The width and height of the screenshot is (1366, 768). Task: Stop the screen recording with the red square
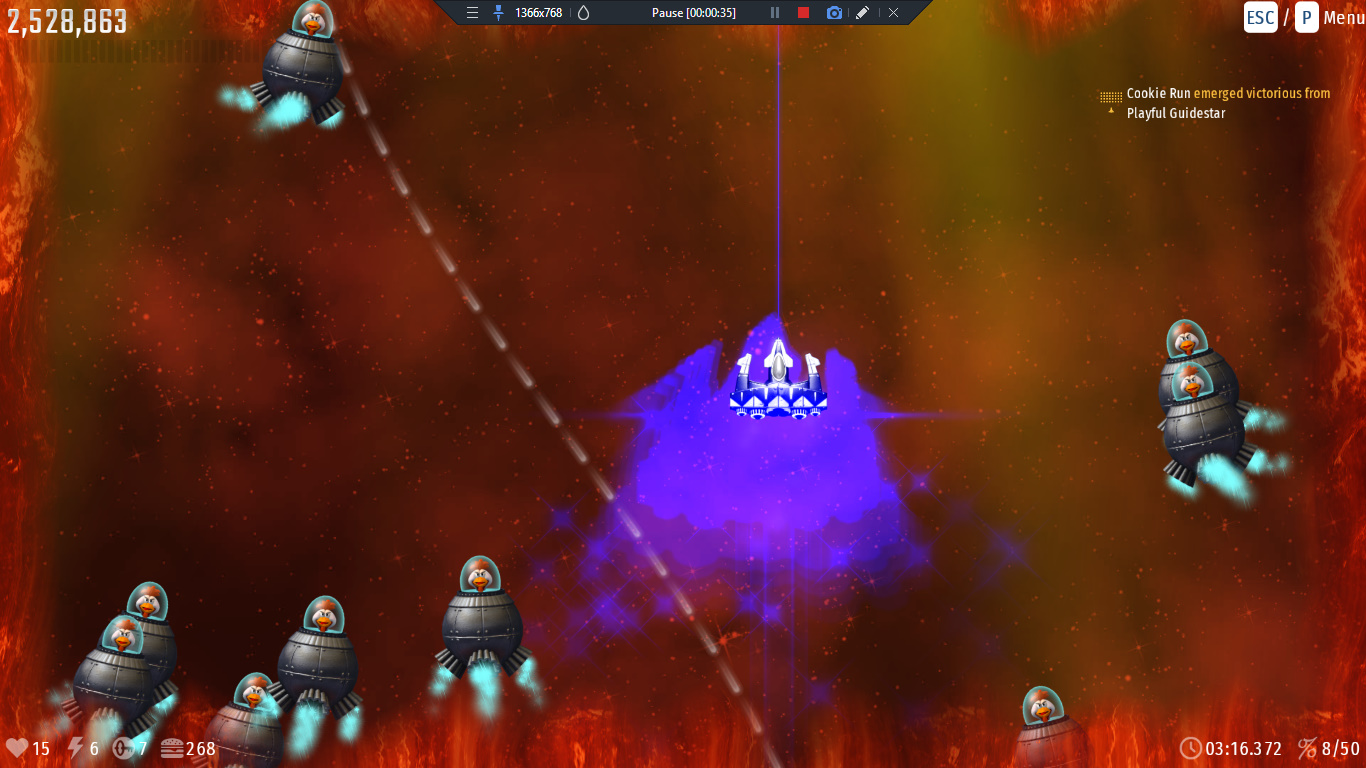click(x=803, y=13)
